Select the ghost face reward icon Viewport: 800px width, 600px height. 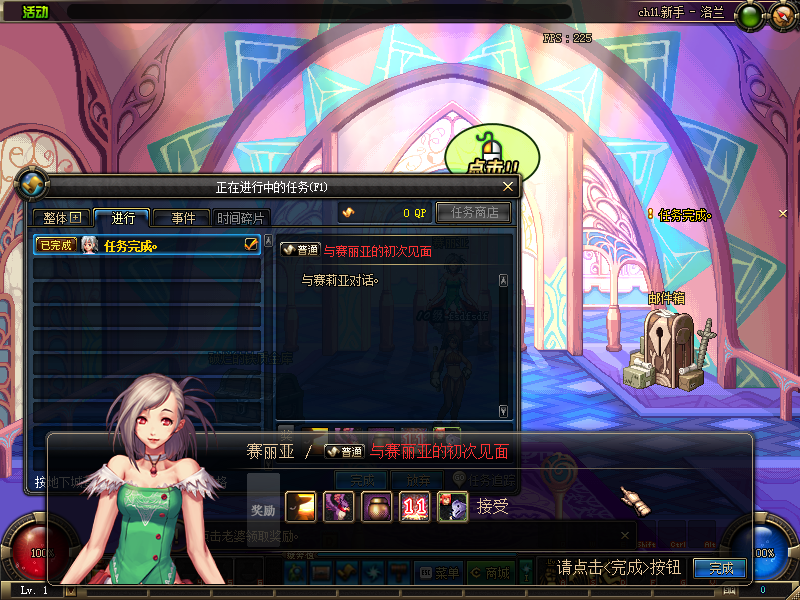coord(453,507)
